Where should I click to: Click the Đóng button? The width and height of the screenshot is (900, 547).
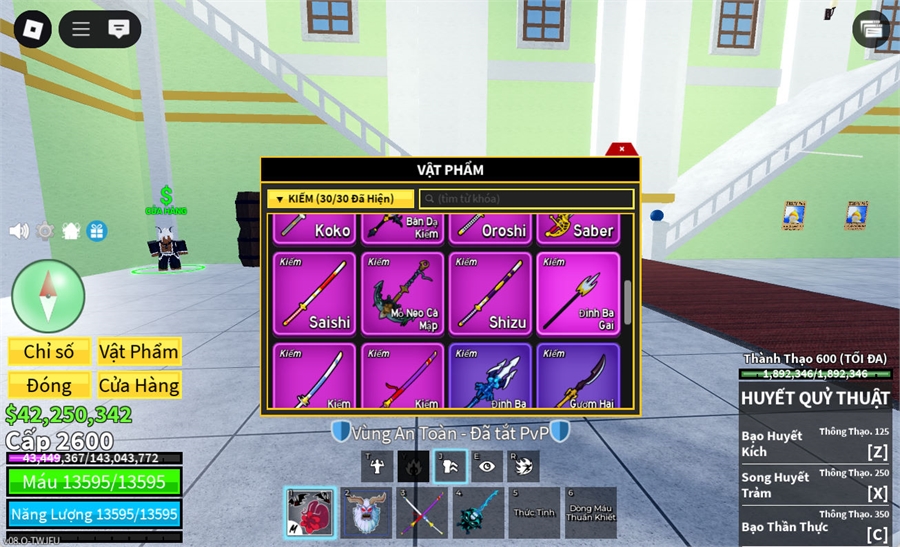(49, 385)
